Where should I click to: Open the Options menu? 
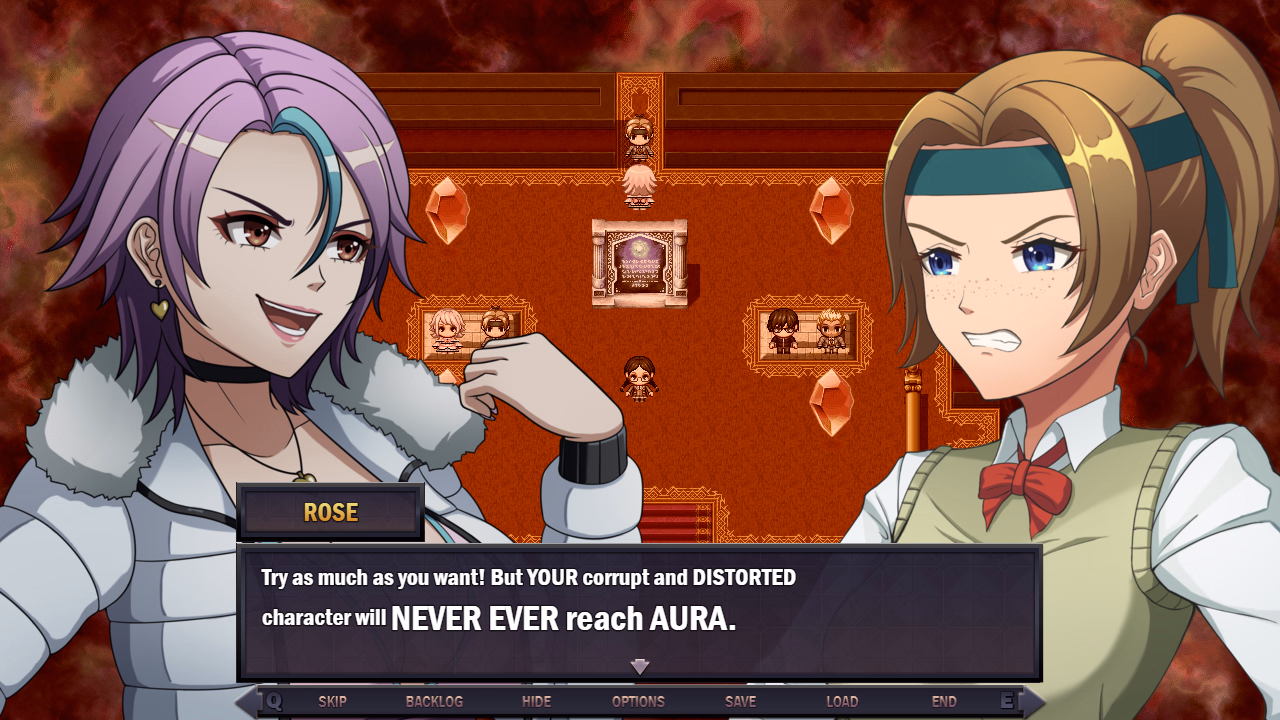638,701
